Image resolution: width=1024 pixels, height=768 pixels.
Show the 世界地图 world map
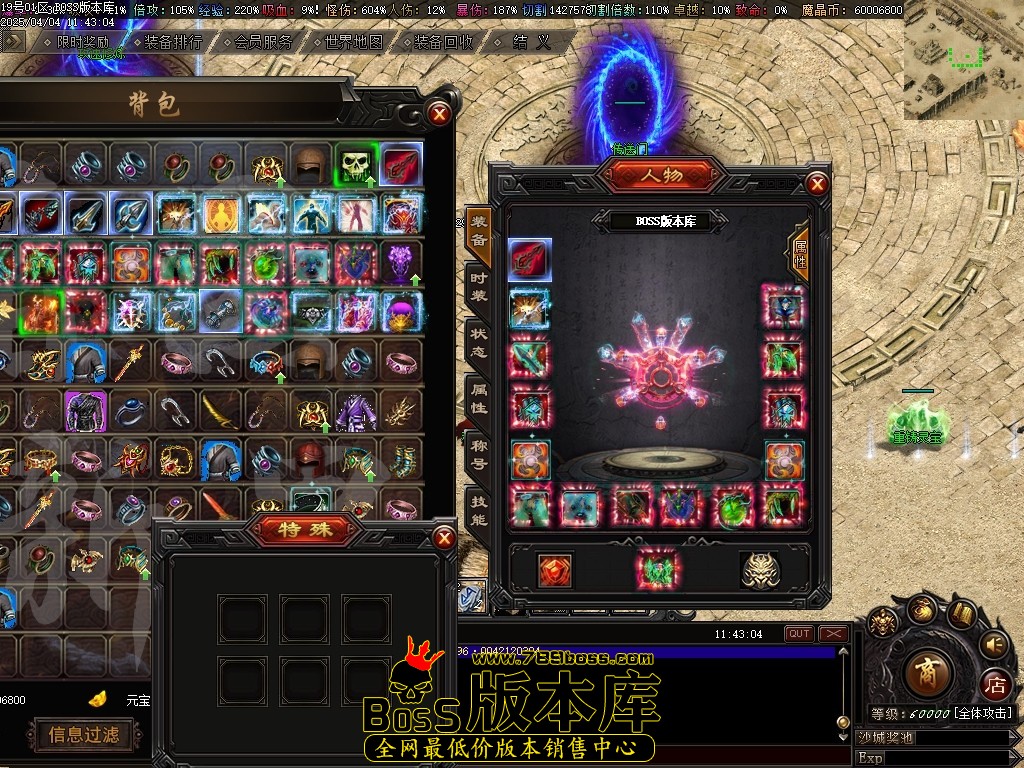(x=354, y=42)
